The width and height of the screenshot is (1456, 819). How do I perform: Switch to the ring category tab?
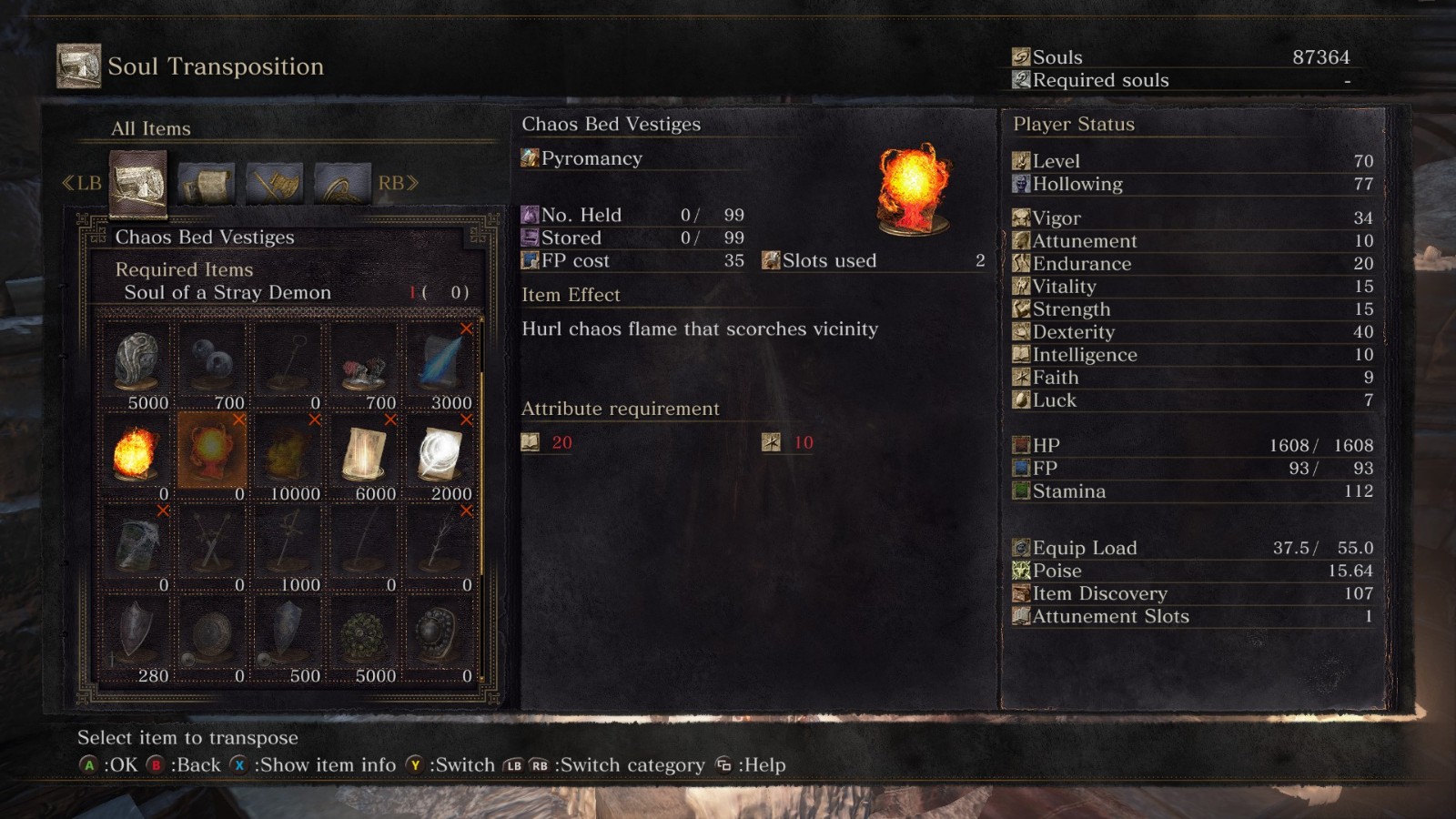pos(342,184)
